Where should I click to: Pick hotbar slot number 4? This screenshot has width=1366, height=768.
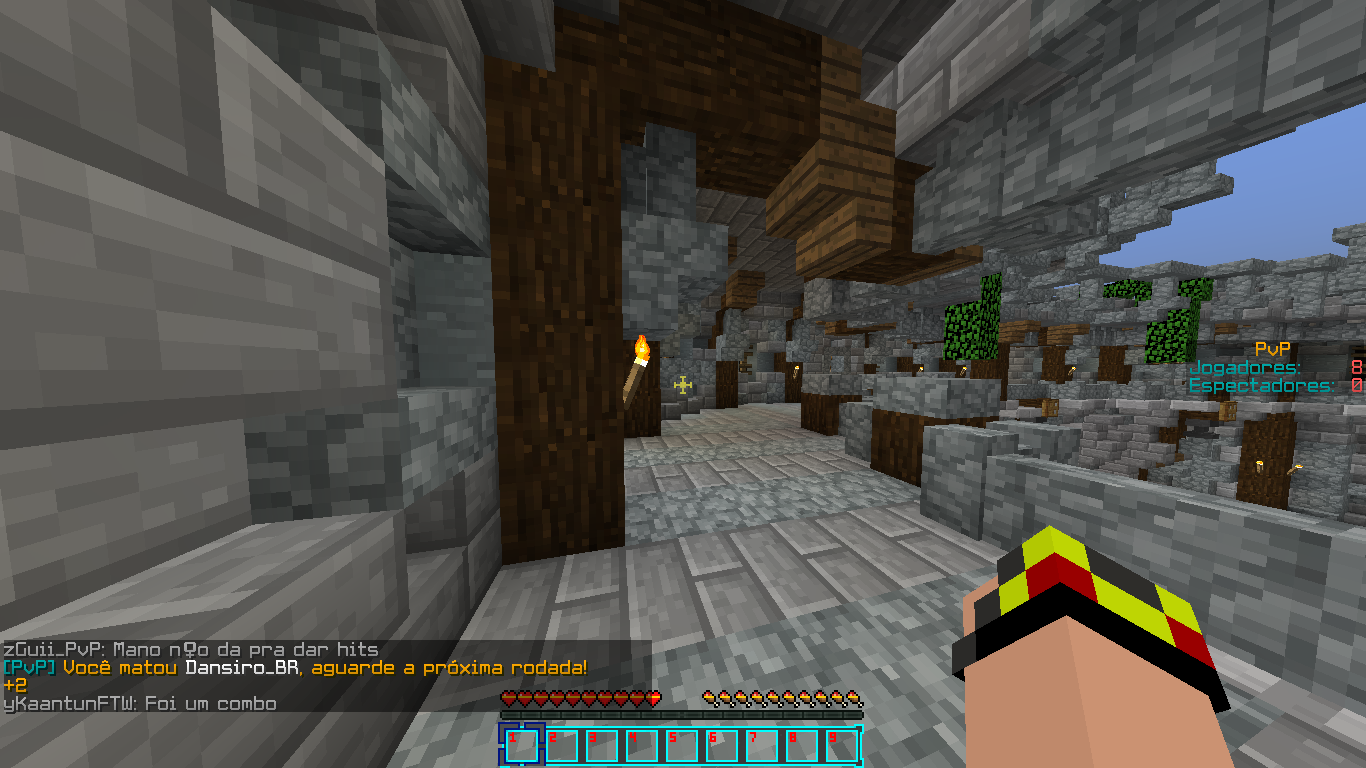pyautogui.click(x=641, y=746)
